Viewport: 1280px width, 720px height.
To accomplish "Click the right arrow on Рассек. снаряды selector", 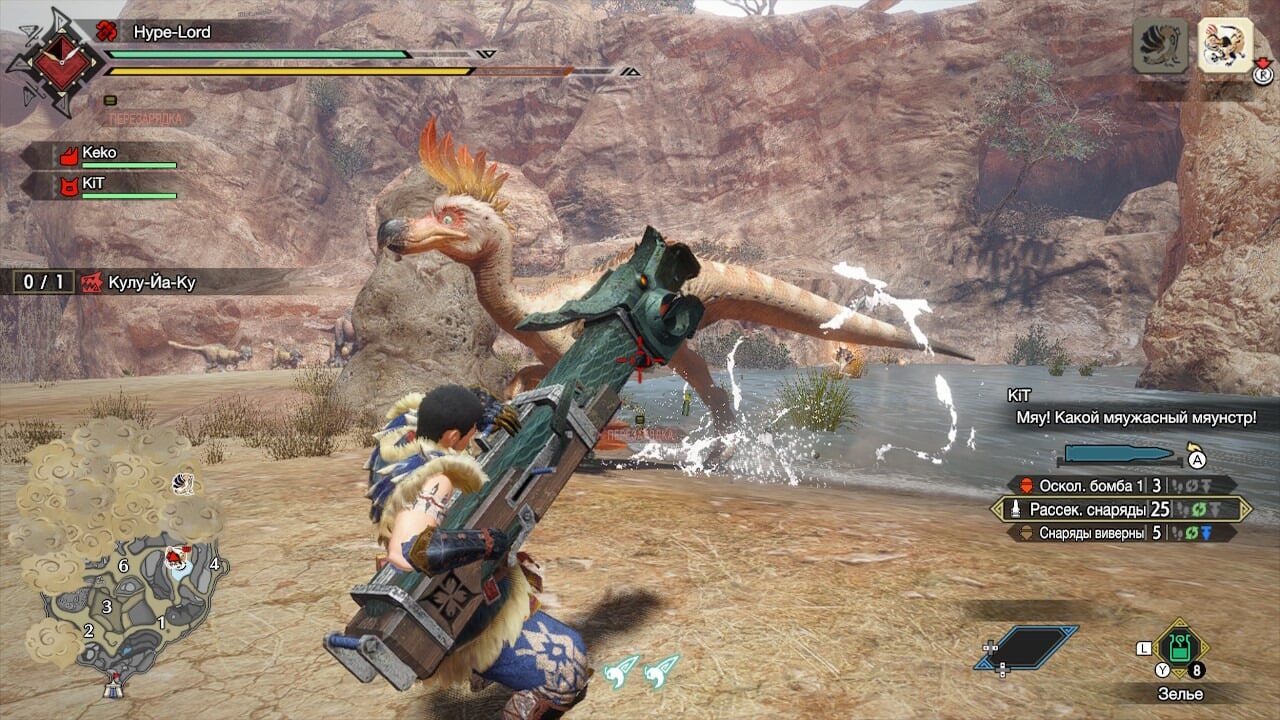I will click(1247, 509).
